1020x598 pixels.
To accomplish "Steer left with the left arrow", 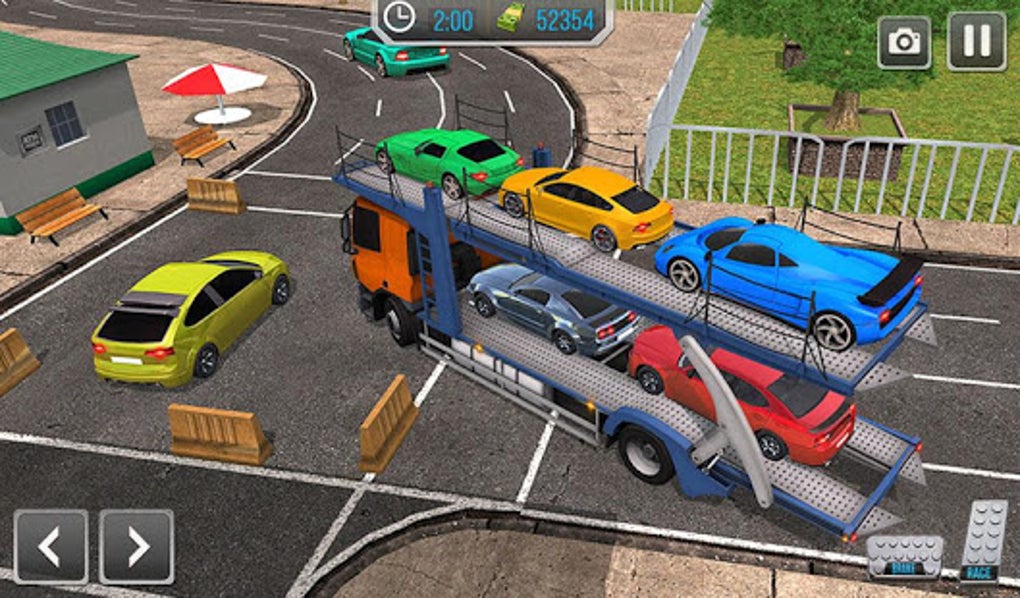I will (x=50, y=547).
